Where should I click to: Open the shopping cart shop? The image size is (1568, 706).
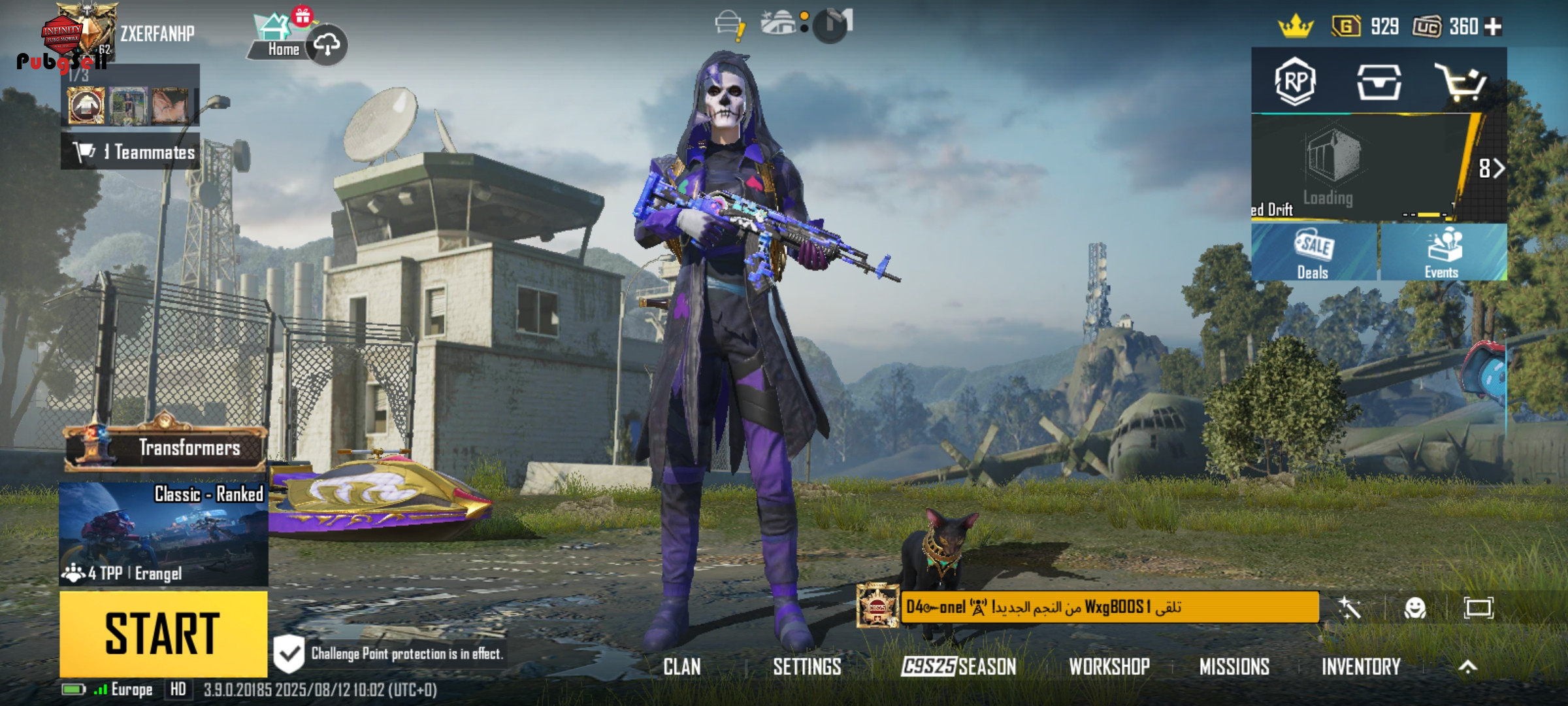point(1461,82)
